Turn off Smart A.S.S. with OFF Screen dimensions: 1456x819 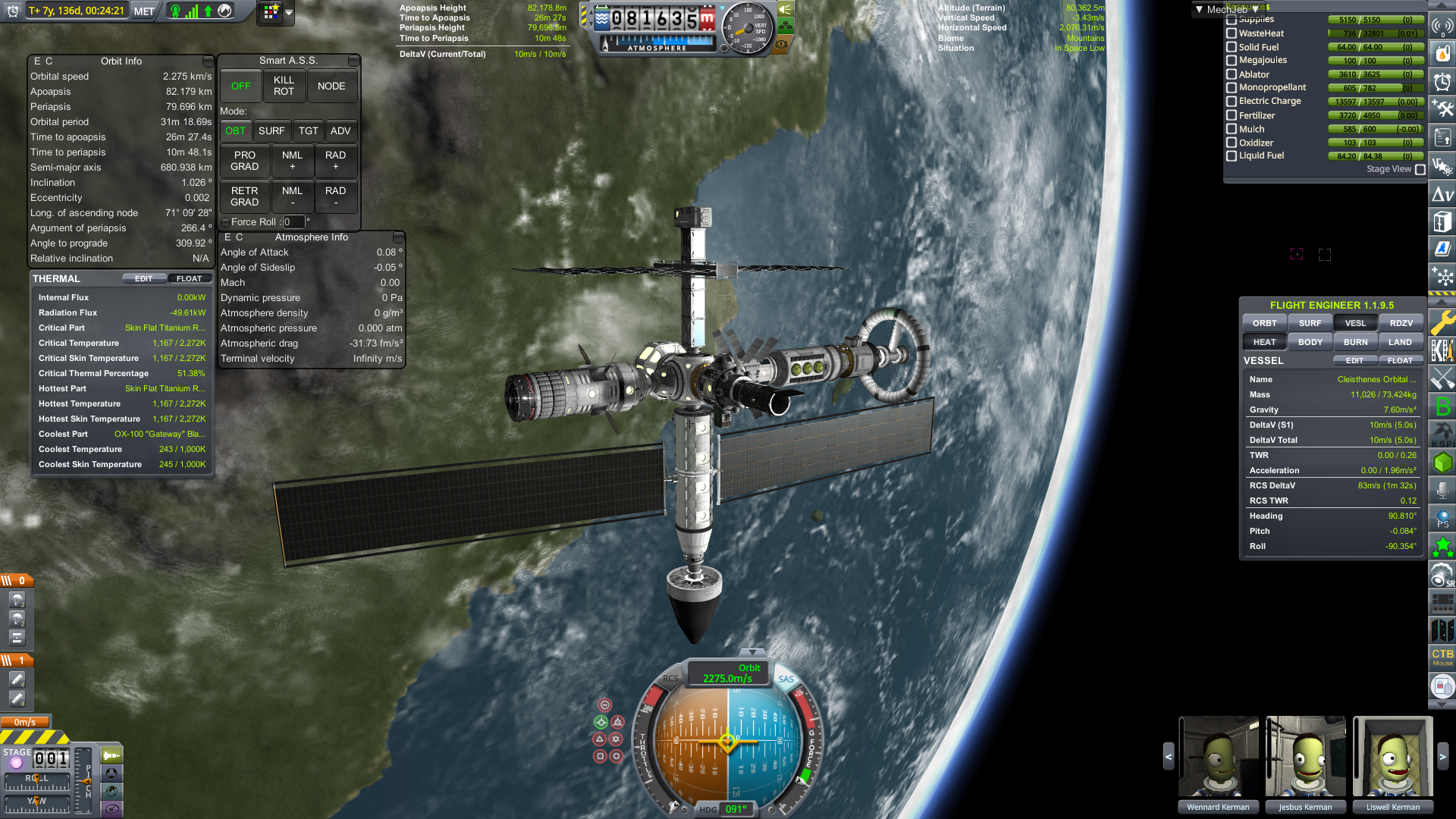click(x=240, y=86)
